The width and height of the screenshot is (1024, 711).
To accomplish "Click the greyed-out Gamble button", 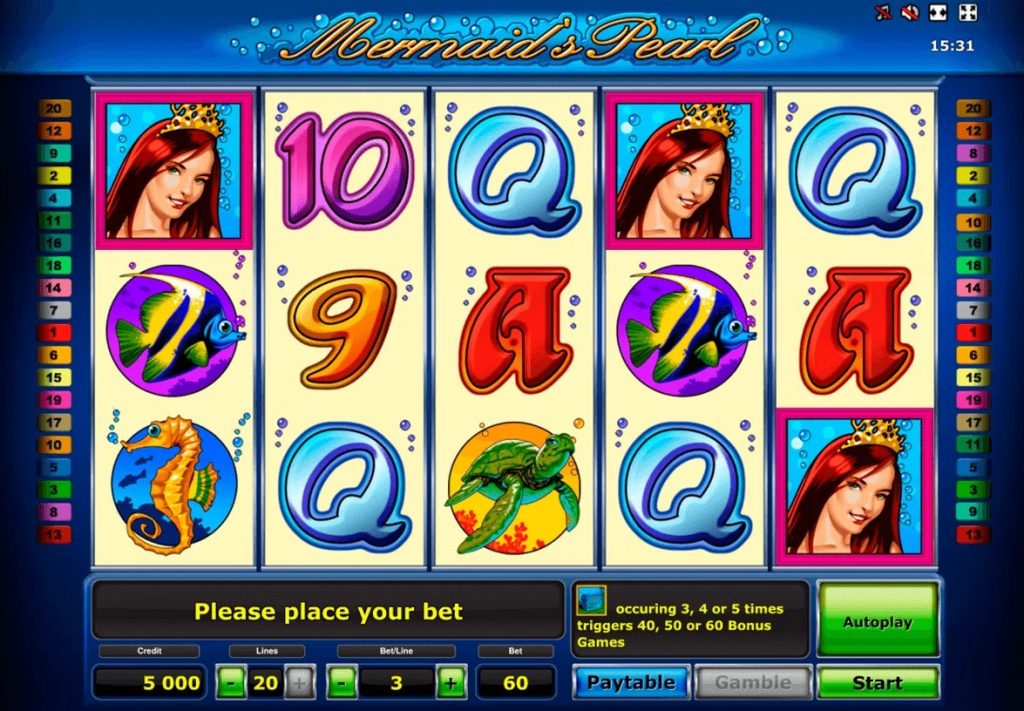I will click(752, 683).
